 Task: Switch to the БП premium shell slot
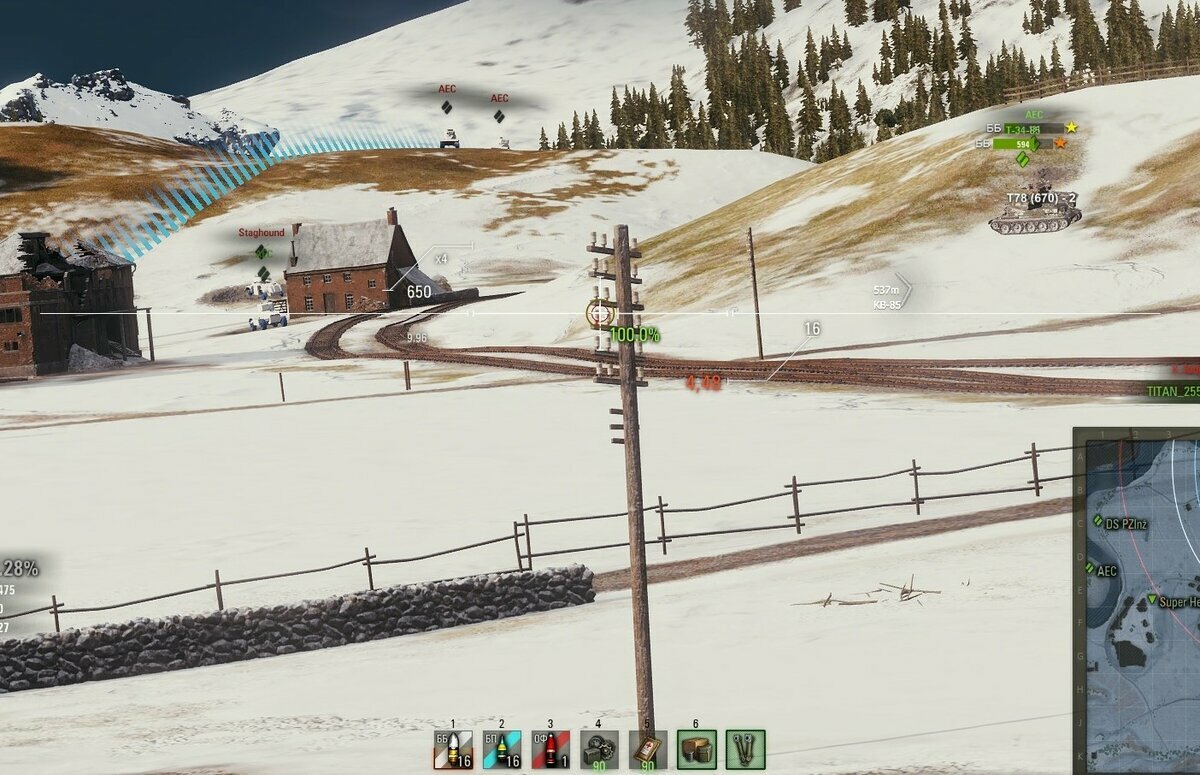pos(502,749)
